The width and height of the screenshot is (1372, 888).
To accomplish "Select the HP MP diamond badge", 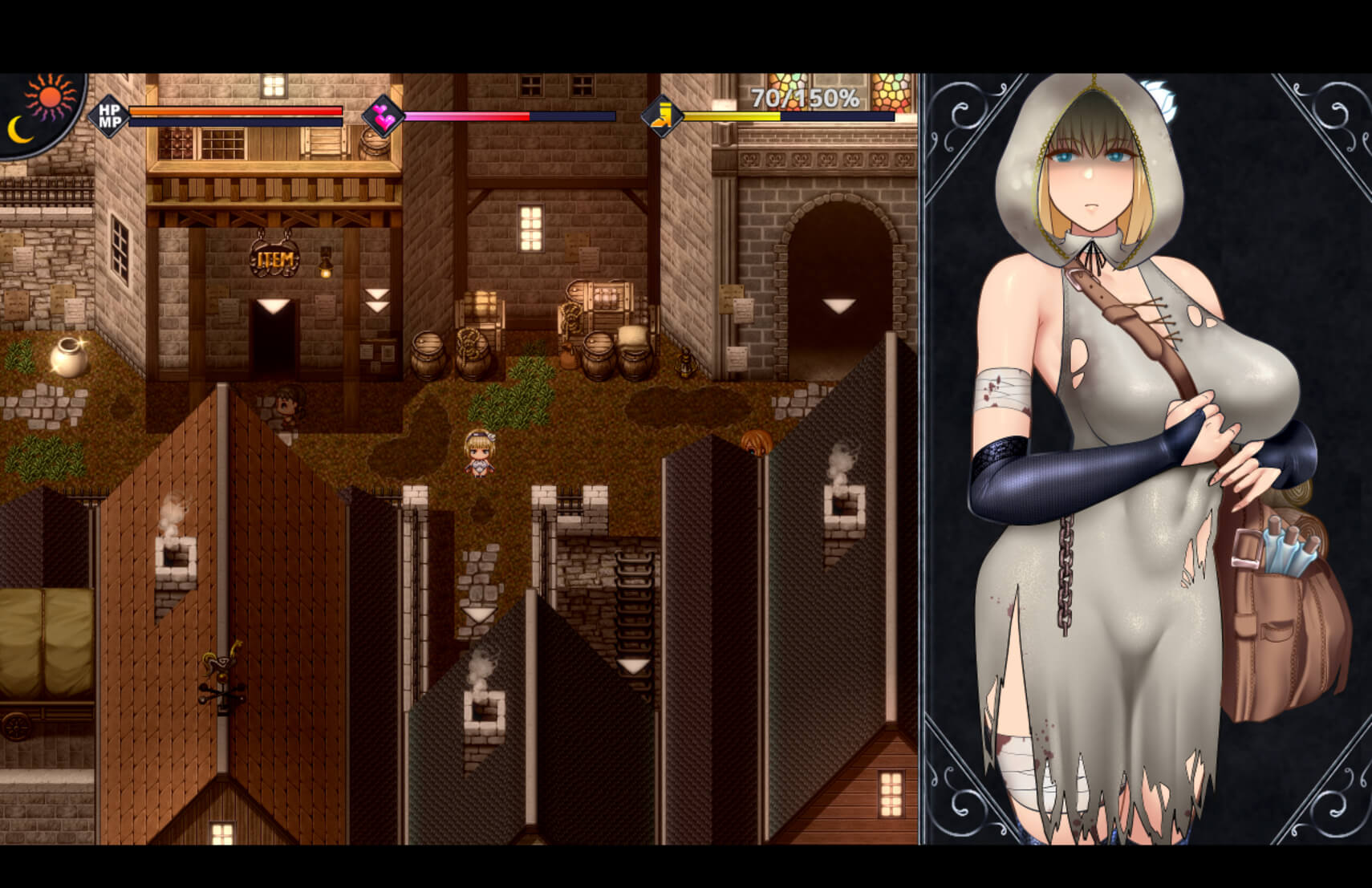I will click(x=109, y=116).
